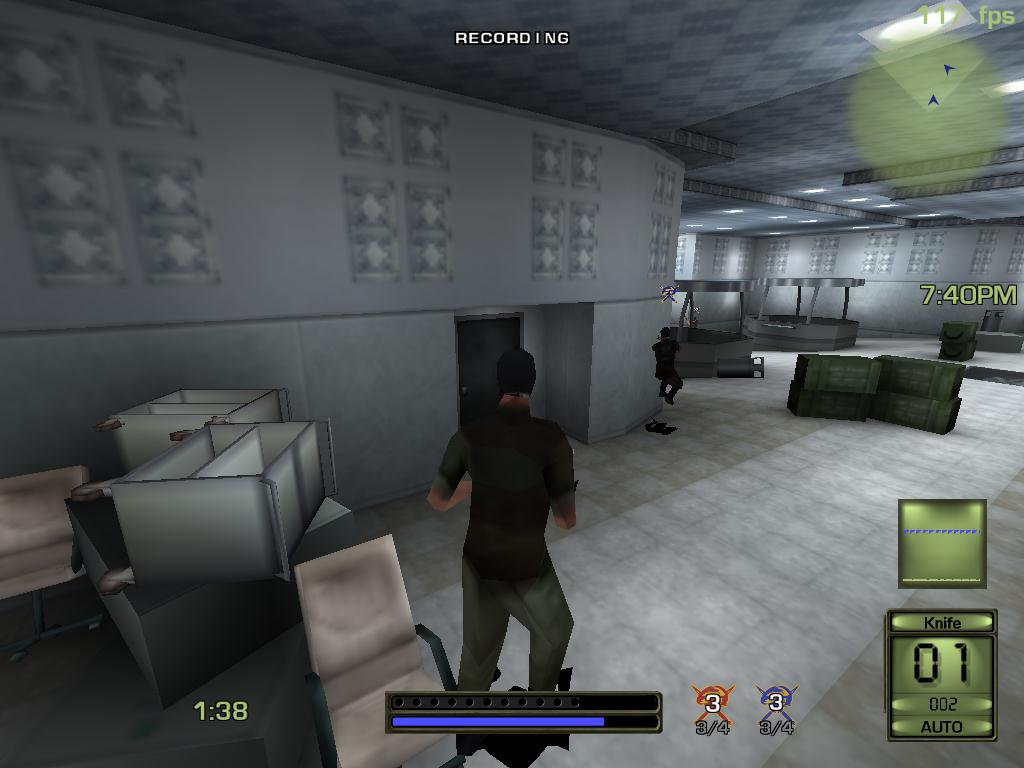Click the red team emblem icon
The height and width of the screenshot is (768, 1024).
713,700
